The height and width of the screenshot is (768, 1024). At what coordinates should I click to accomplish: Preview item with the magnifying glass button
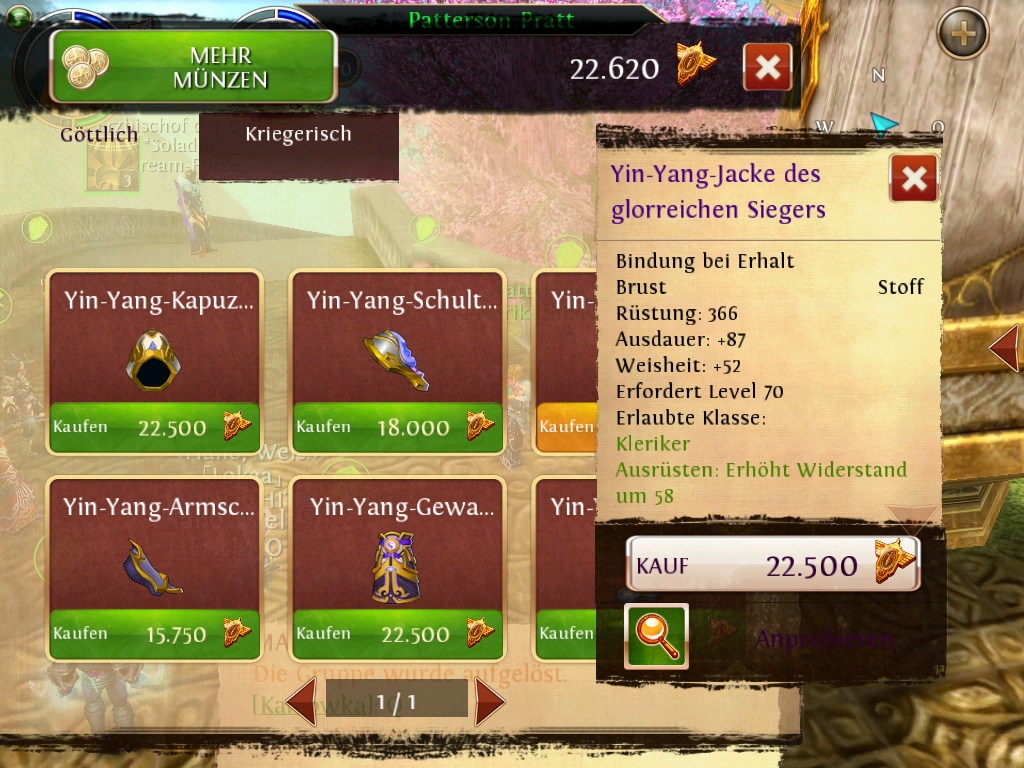pos(656,636)
